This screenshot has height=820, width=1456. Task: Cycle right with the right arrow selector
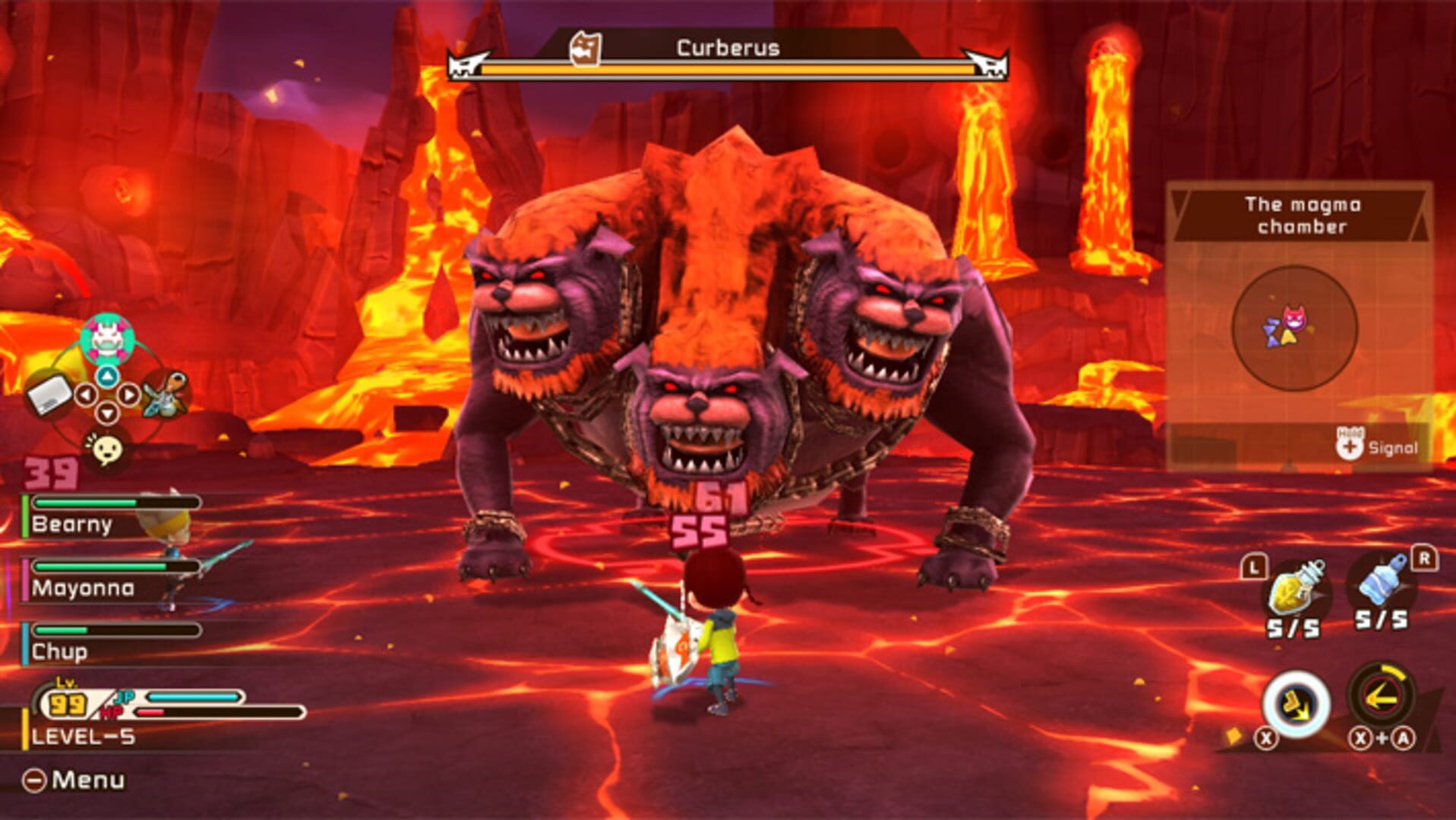click(x=129, y=395)
